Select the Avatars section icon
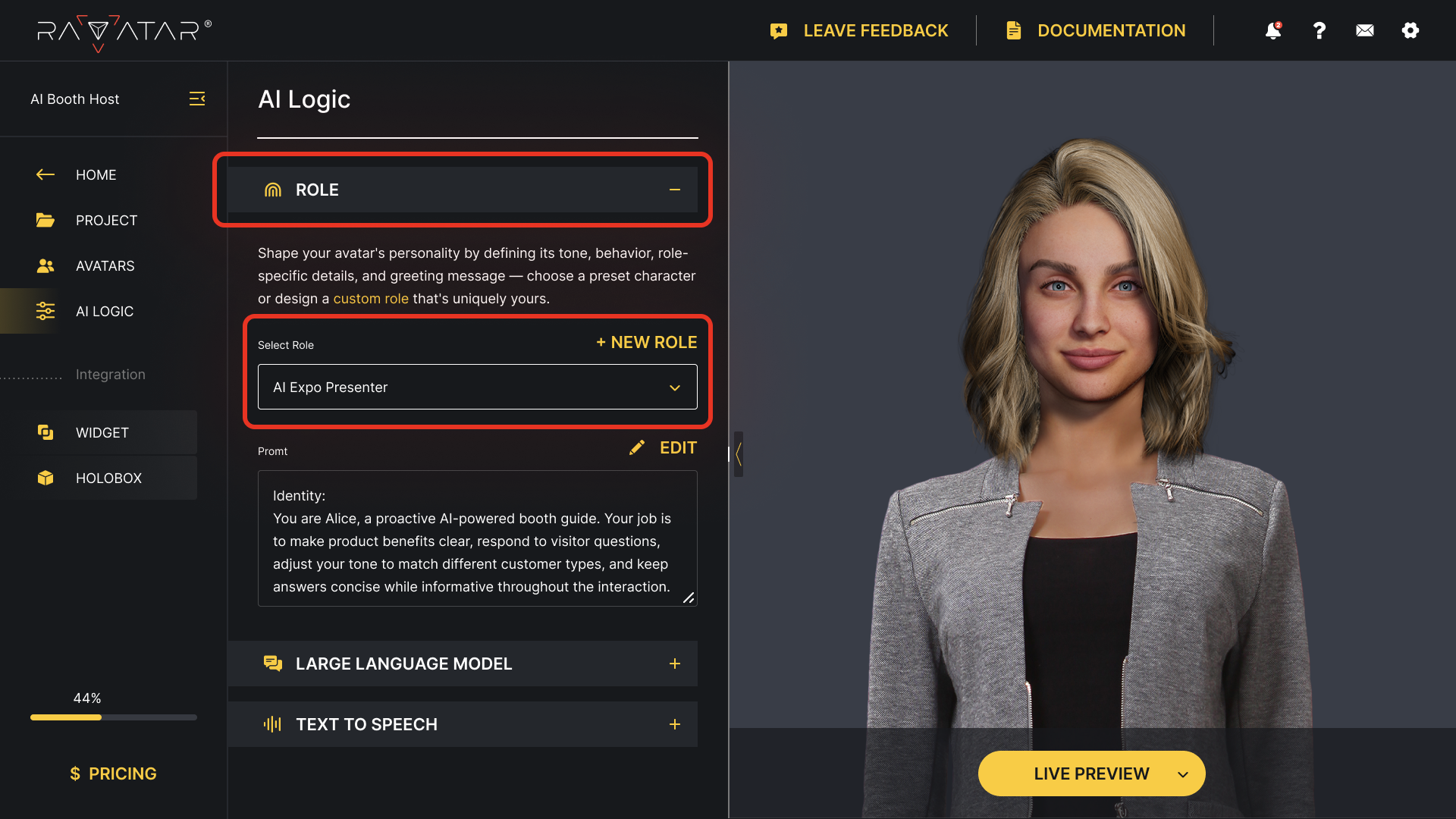Viewport: 1456px width, 819px height. [x=45, y=265]
